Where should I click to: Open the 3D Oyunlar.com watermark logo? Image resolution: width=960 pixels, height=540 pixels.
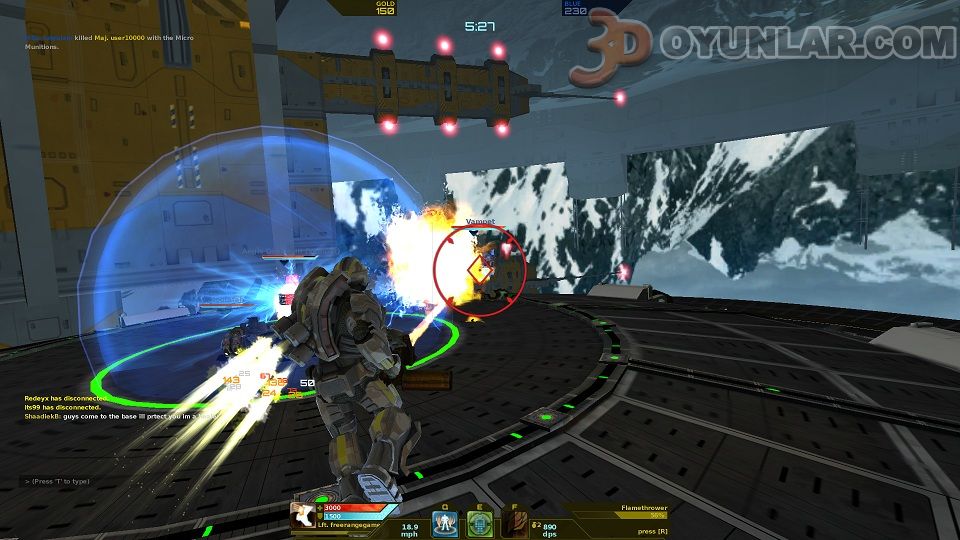[762, 46]
